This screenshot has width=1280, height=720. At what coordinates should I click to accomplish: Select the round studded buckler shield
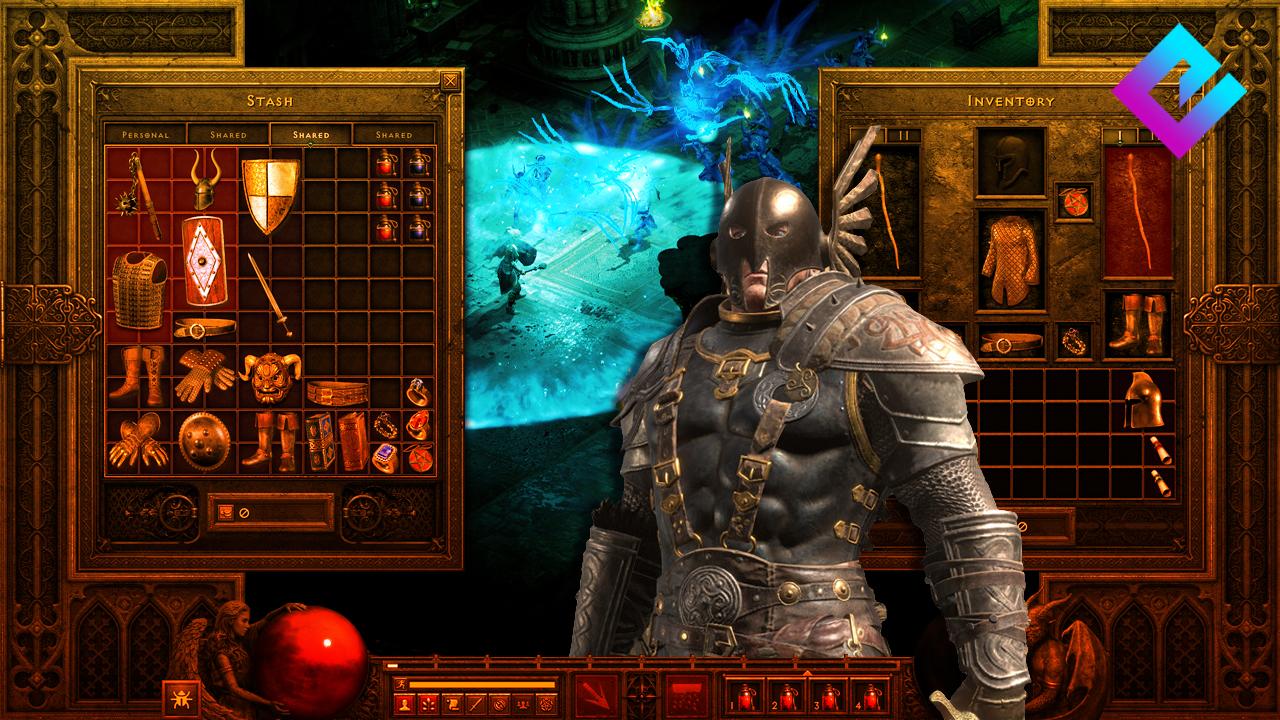[x=204, y=440]
